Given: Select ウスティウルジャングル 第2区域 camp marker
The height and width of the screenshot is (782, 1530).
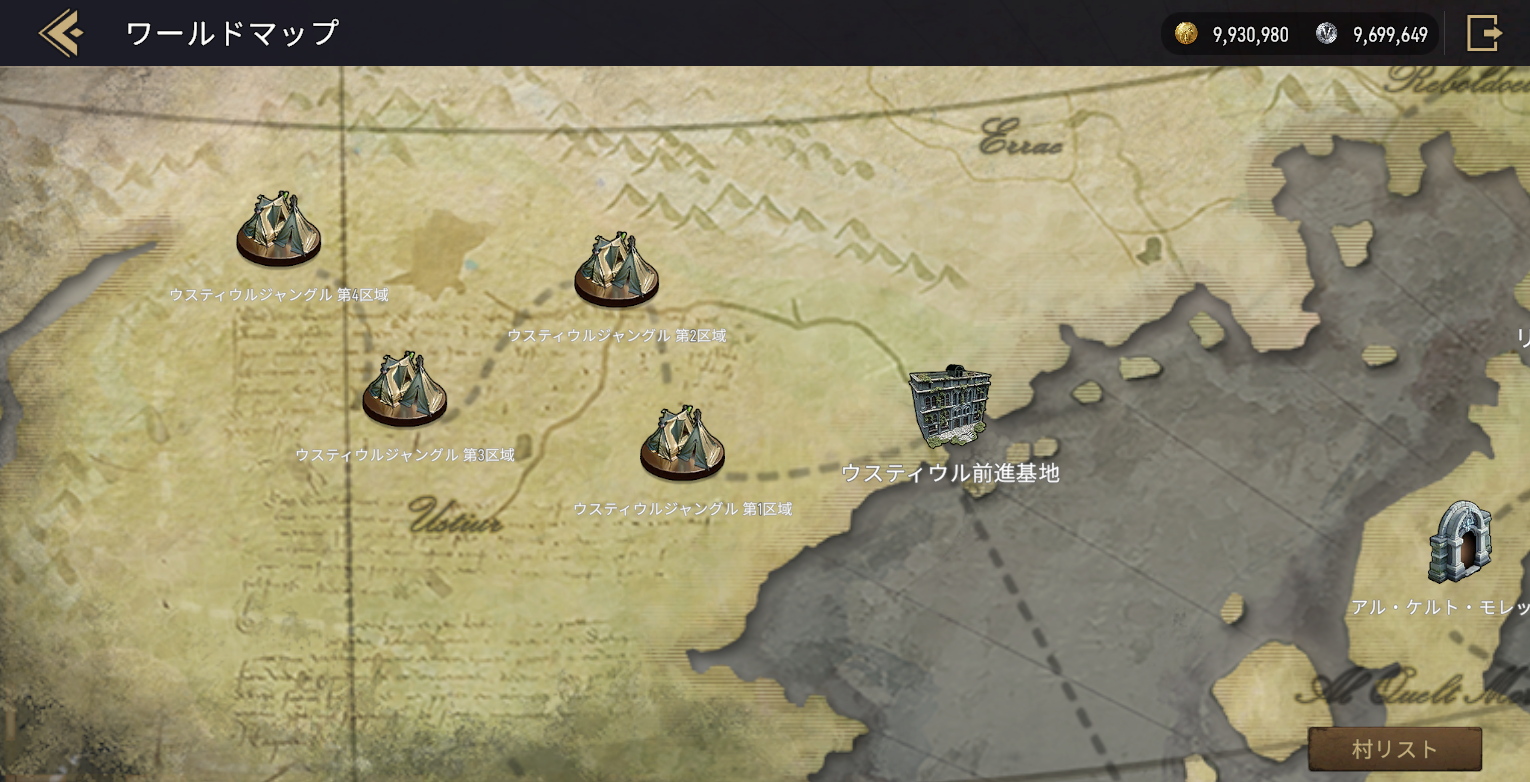Looking at the screenshot, I should point(616,270).
